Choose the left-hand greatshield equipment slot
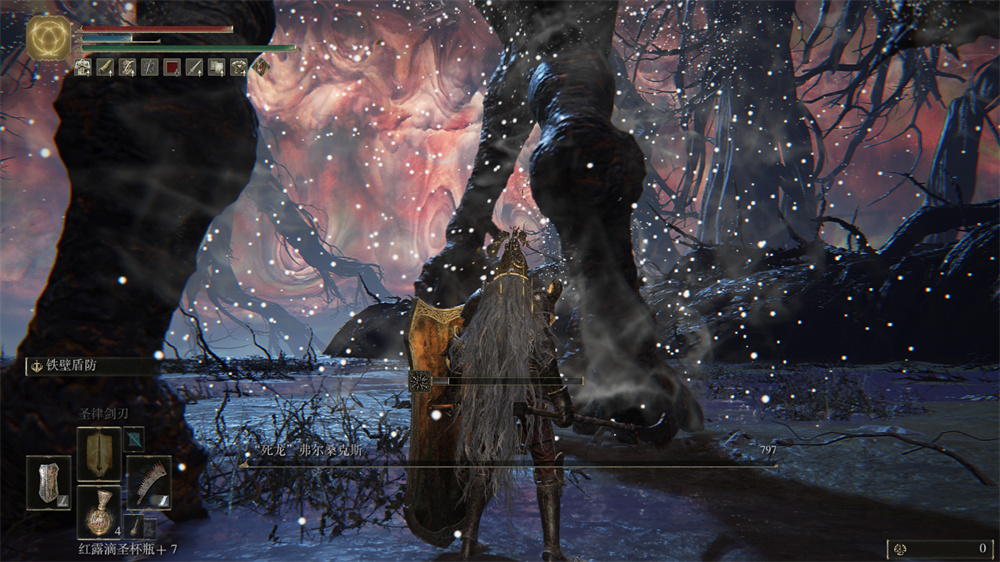Screen dimensions: 1000x562 click(x=48, y=482)
